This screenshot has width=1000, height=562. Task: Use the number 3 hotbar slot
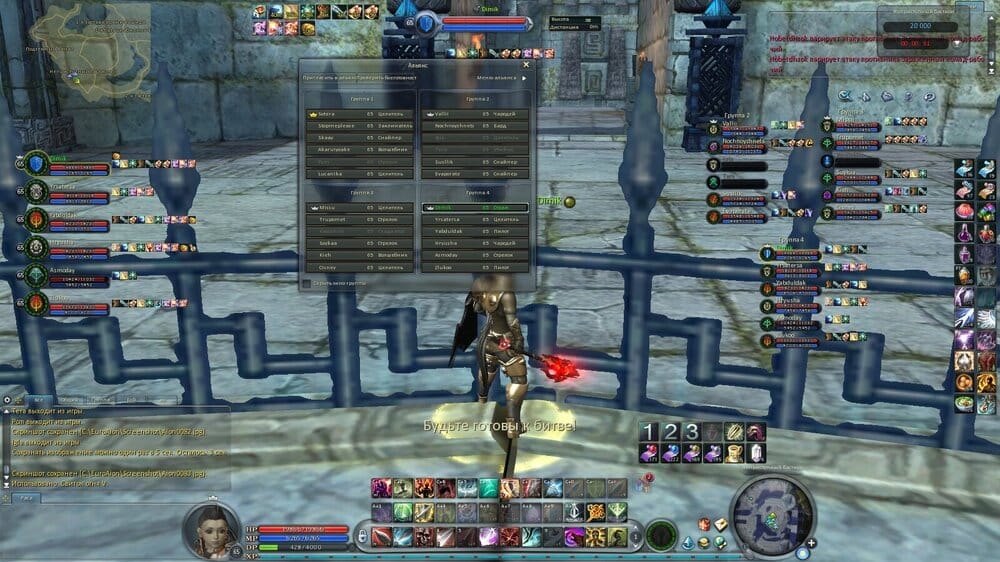(691, 432)
